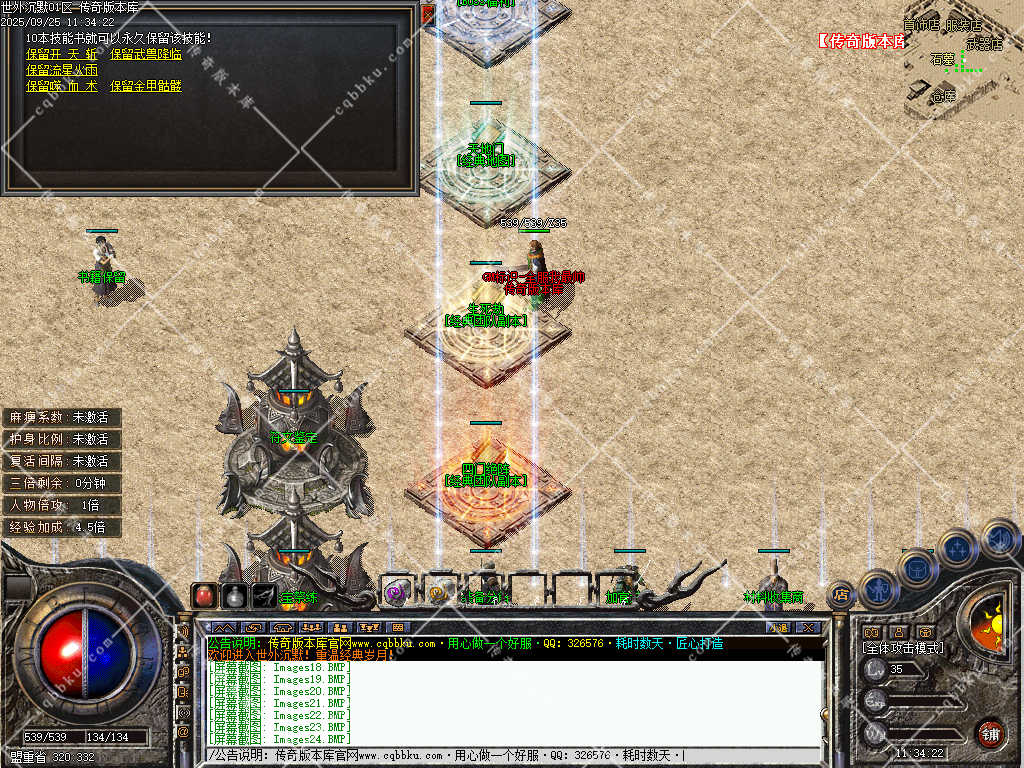Toggle the sound speaker button
The width and height of the screenshot is (1024, 768).
click(x=998, y=537)
